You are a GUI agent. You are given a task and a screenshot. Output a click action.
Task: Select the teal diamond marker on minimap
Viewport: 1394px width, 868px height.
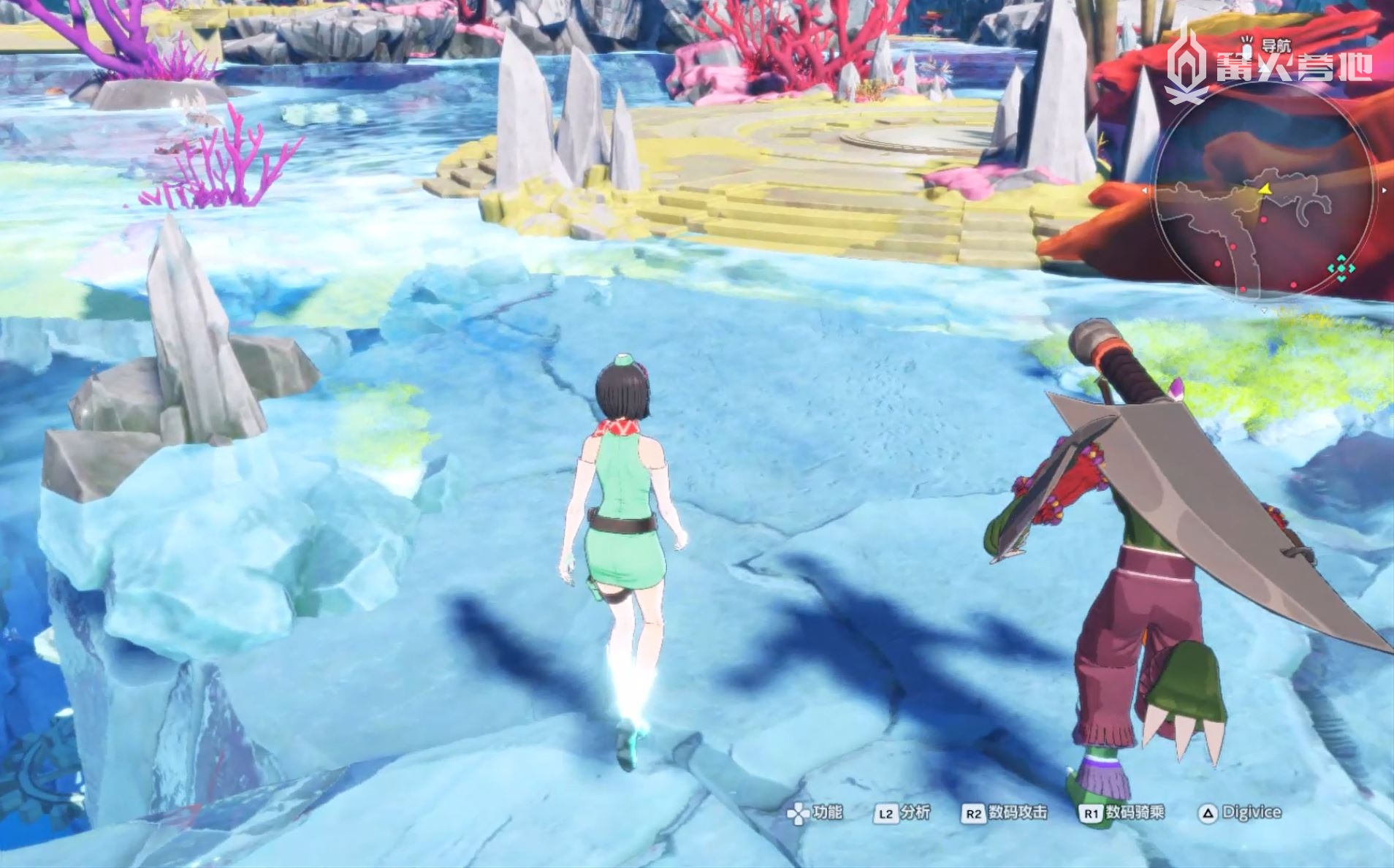point(1341,269)
